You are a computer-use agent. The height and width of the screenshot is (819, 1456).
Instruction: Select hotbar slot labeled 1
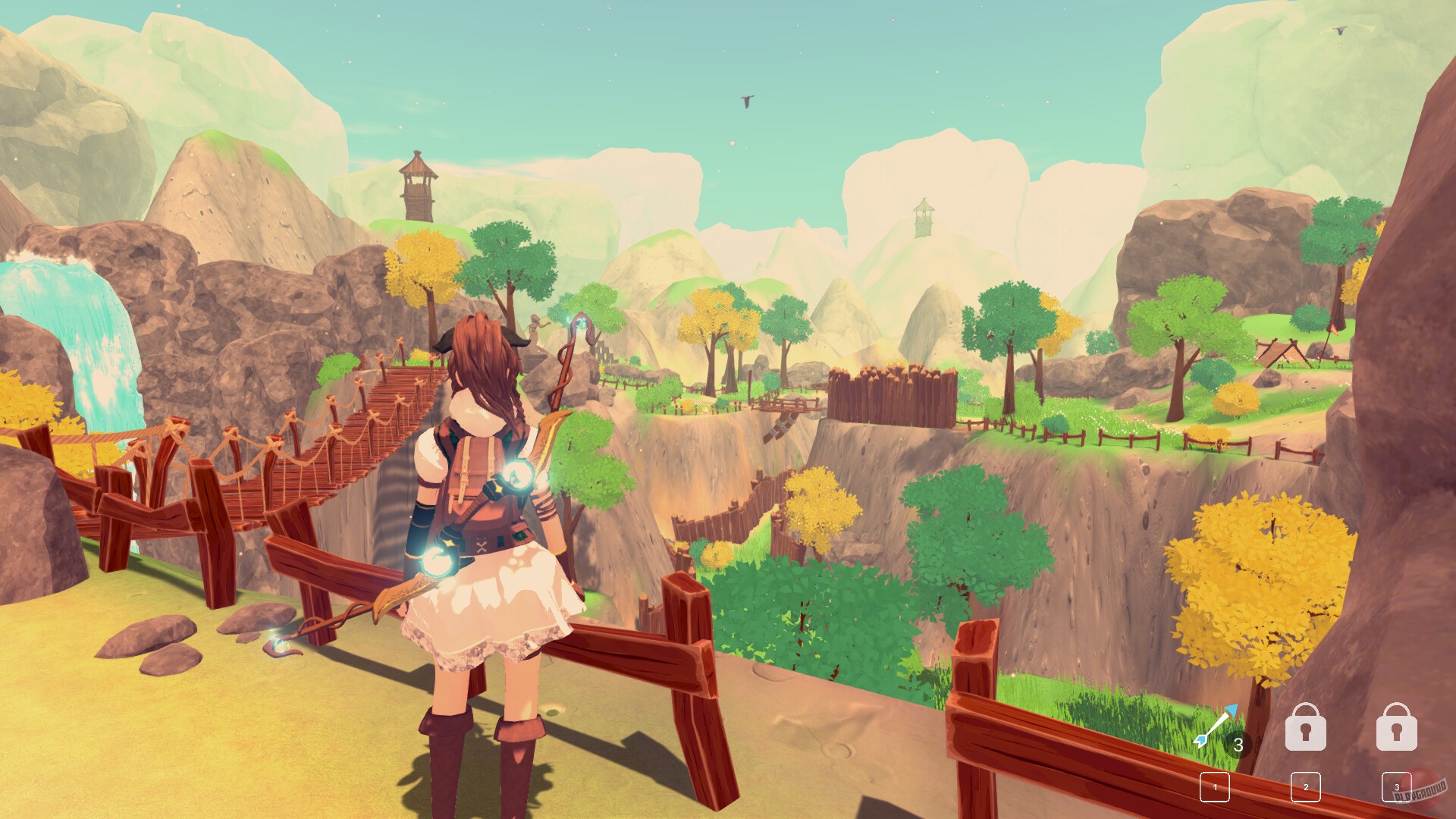tap(1214, 786)
